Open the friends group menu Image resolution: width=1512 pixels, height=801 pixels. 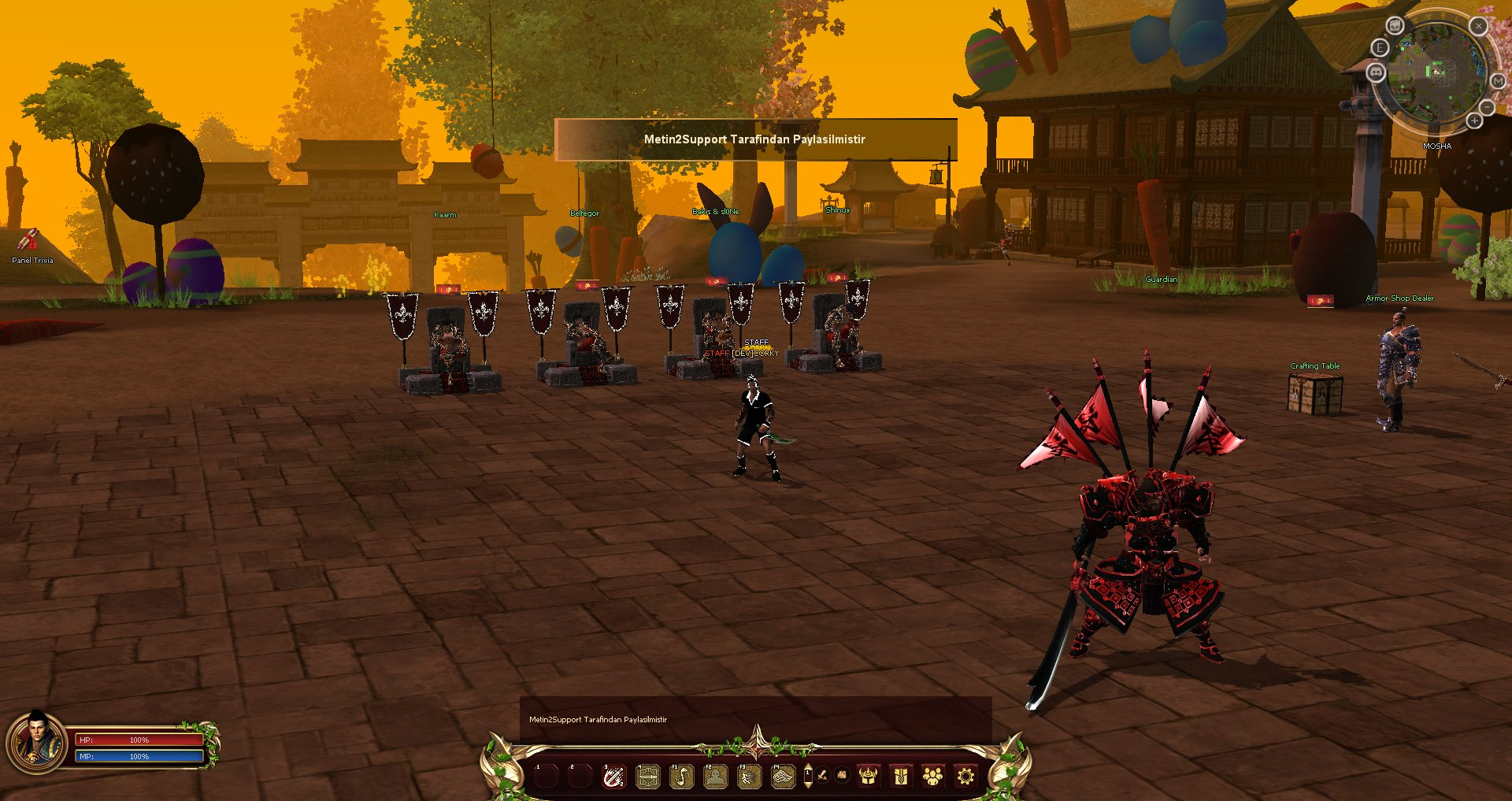click(x=933, y=777)
